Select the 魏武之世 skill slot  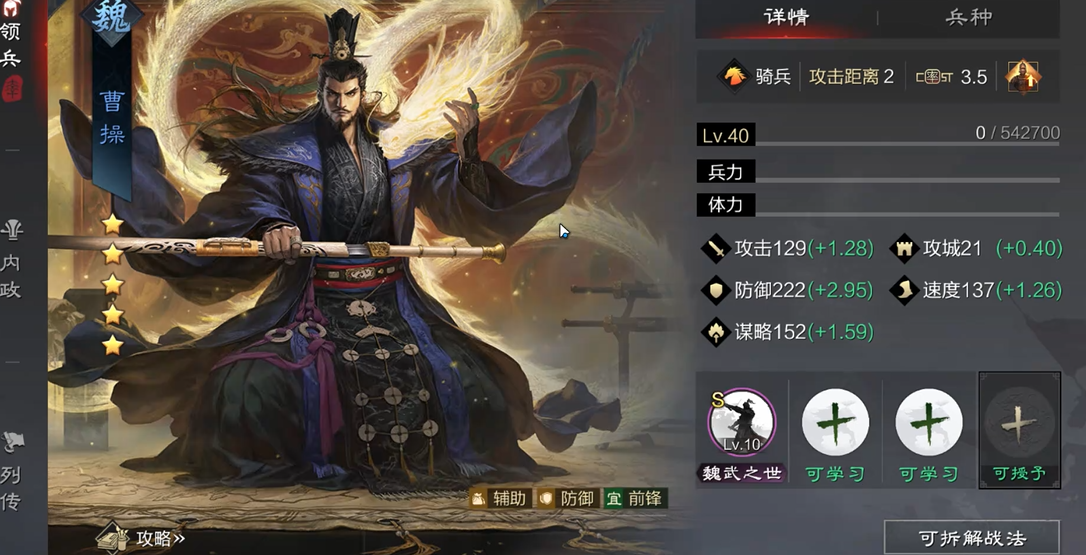coord(742,424)
